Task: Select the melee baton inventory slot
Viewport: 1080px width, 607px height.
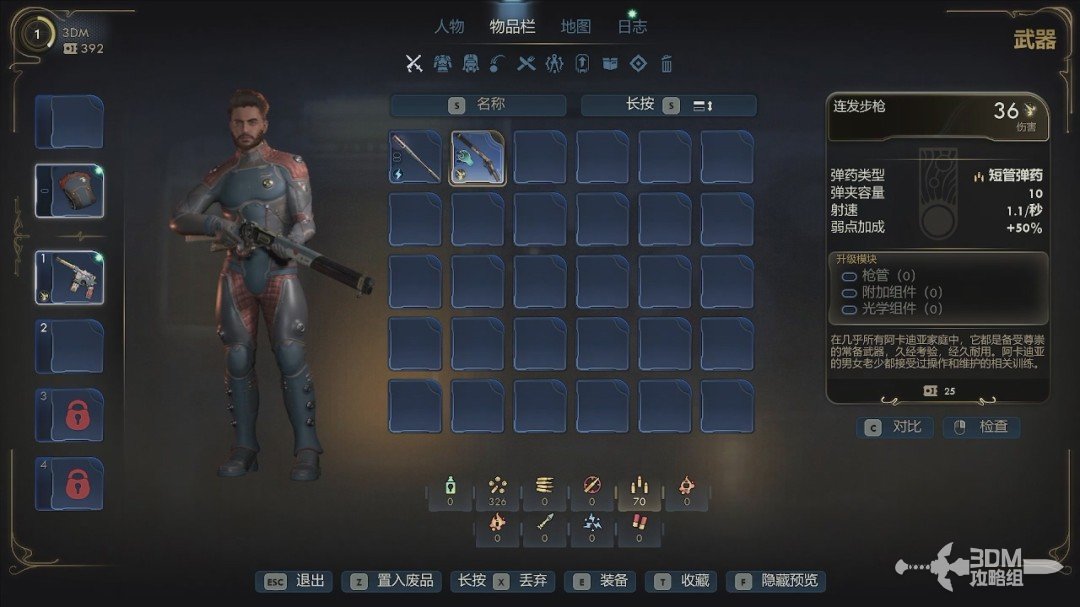Action: tap(415, 158)
